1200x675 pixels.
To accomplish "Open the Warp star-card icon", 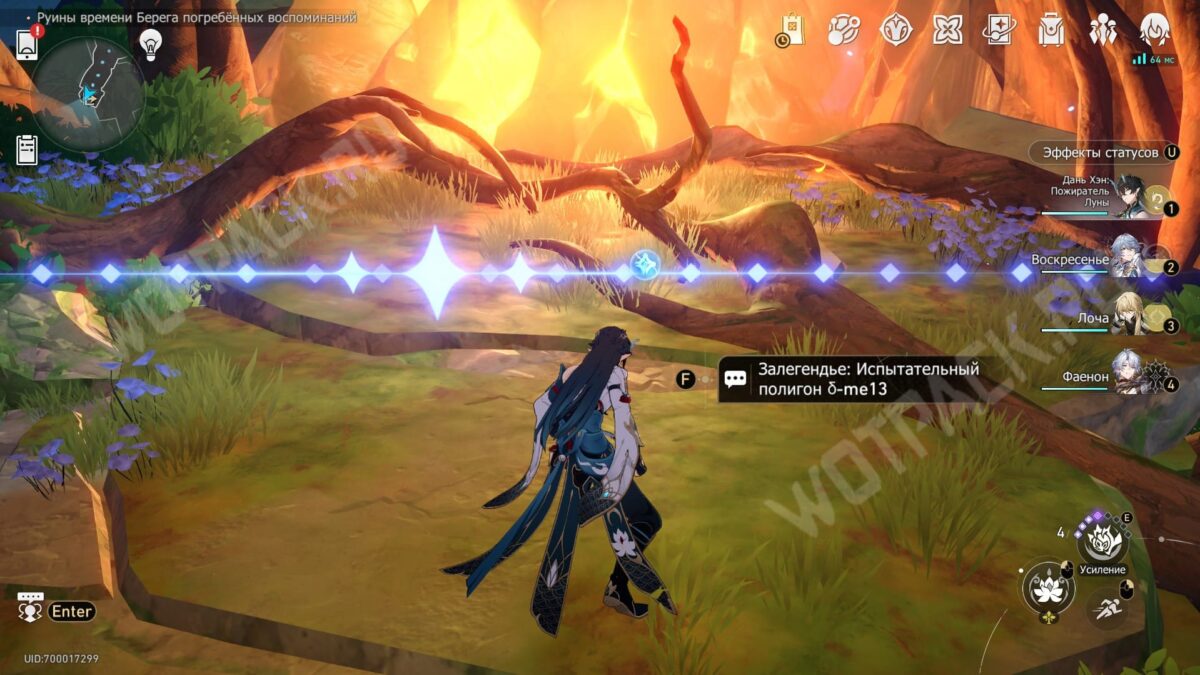I will pyautogui.click(x=999, y=30).
